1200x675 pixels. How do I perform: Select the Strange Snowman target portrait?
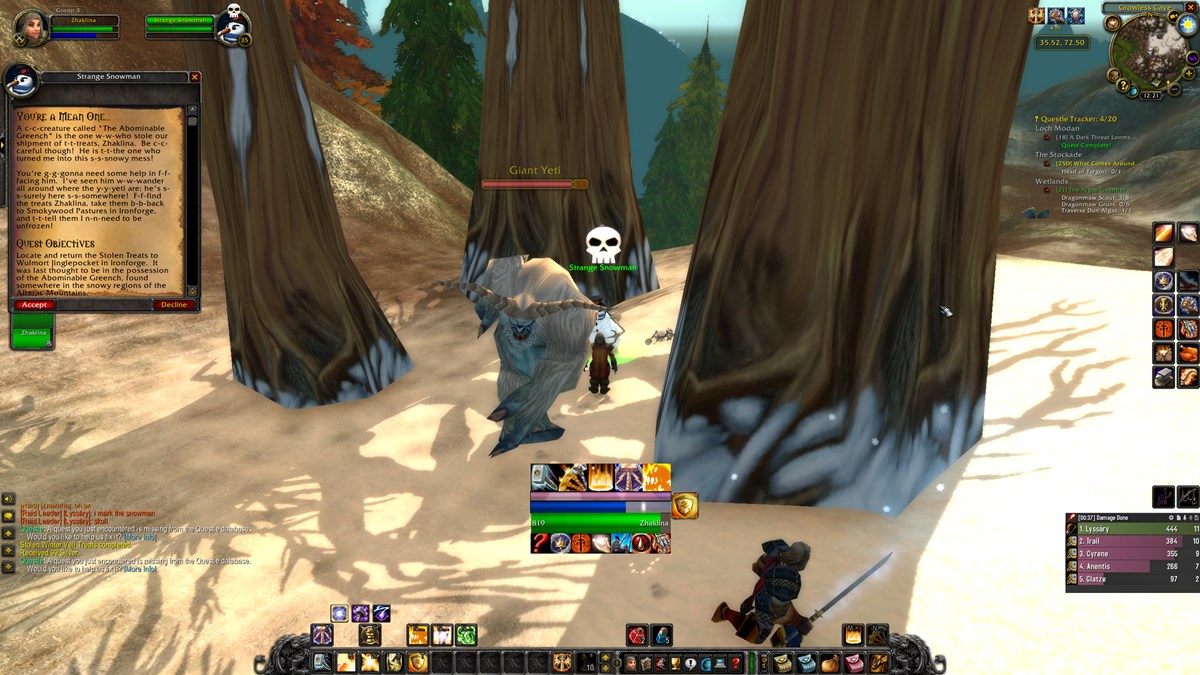click(232, 30)
